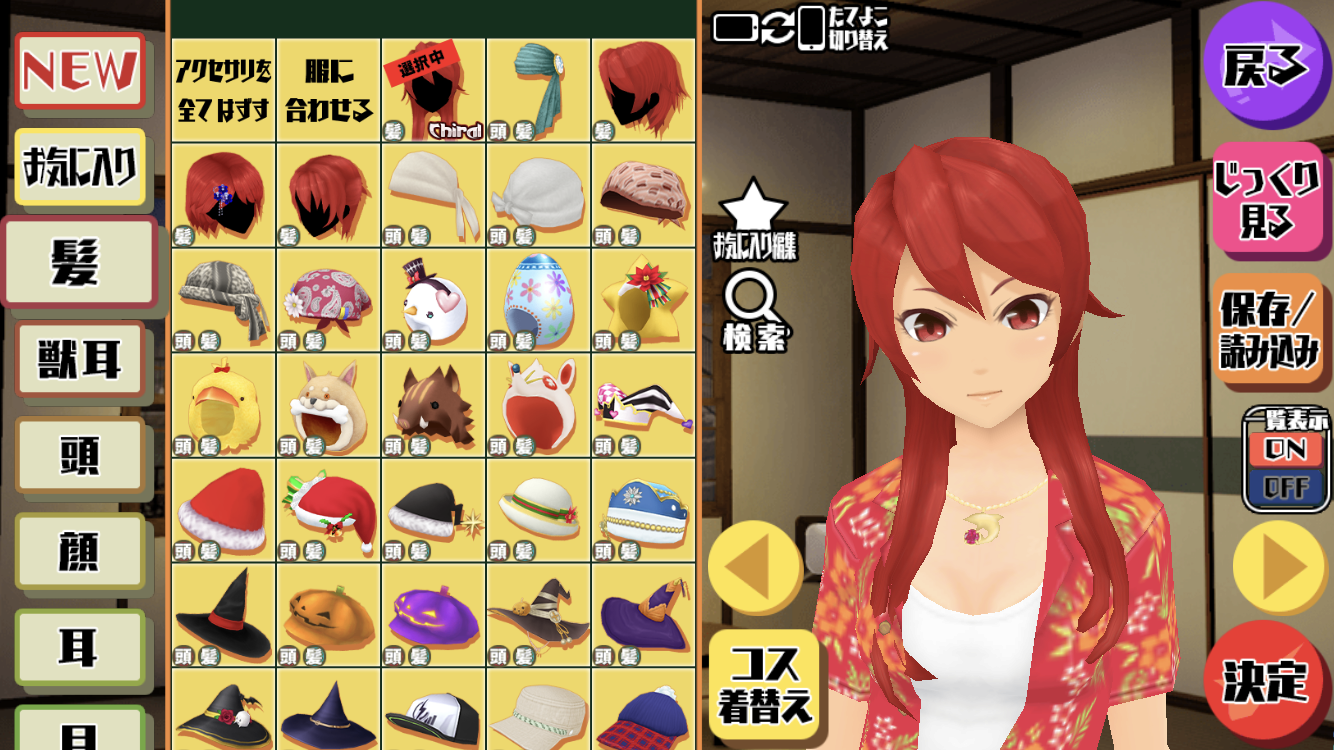Remove all accessories with アクセサリを全てはずす

[224, 90]
